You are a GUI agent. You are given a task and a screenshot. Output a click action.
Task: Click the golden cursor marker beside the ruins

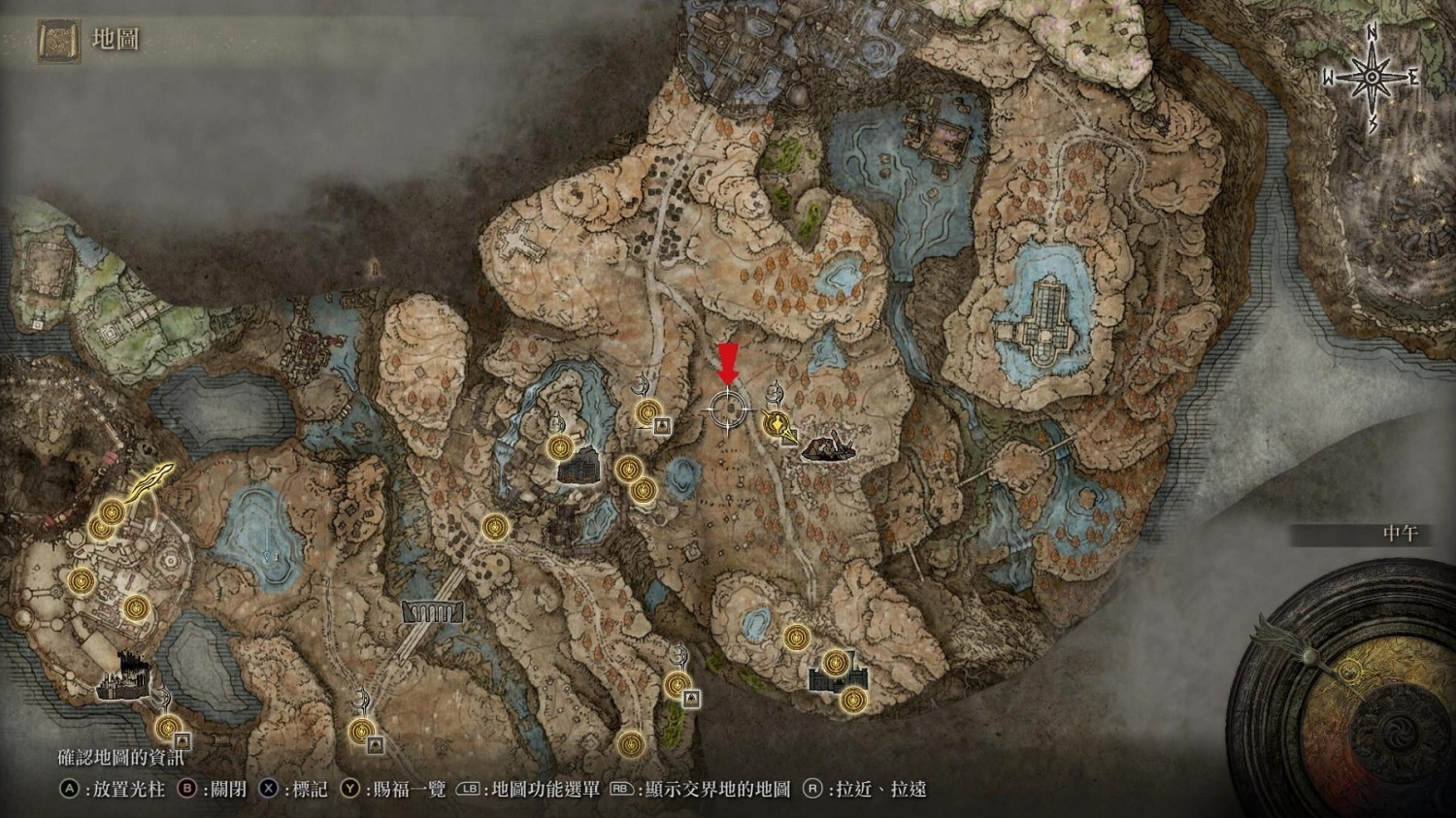click(x=777, y=424)
